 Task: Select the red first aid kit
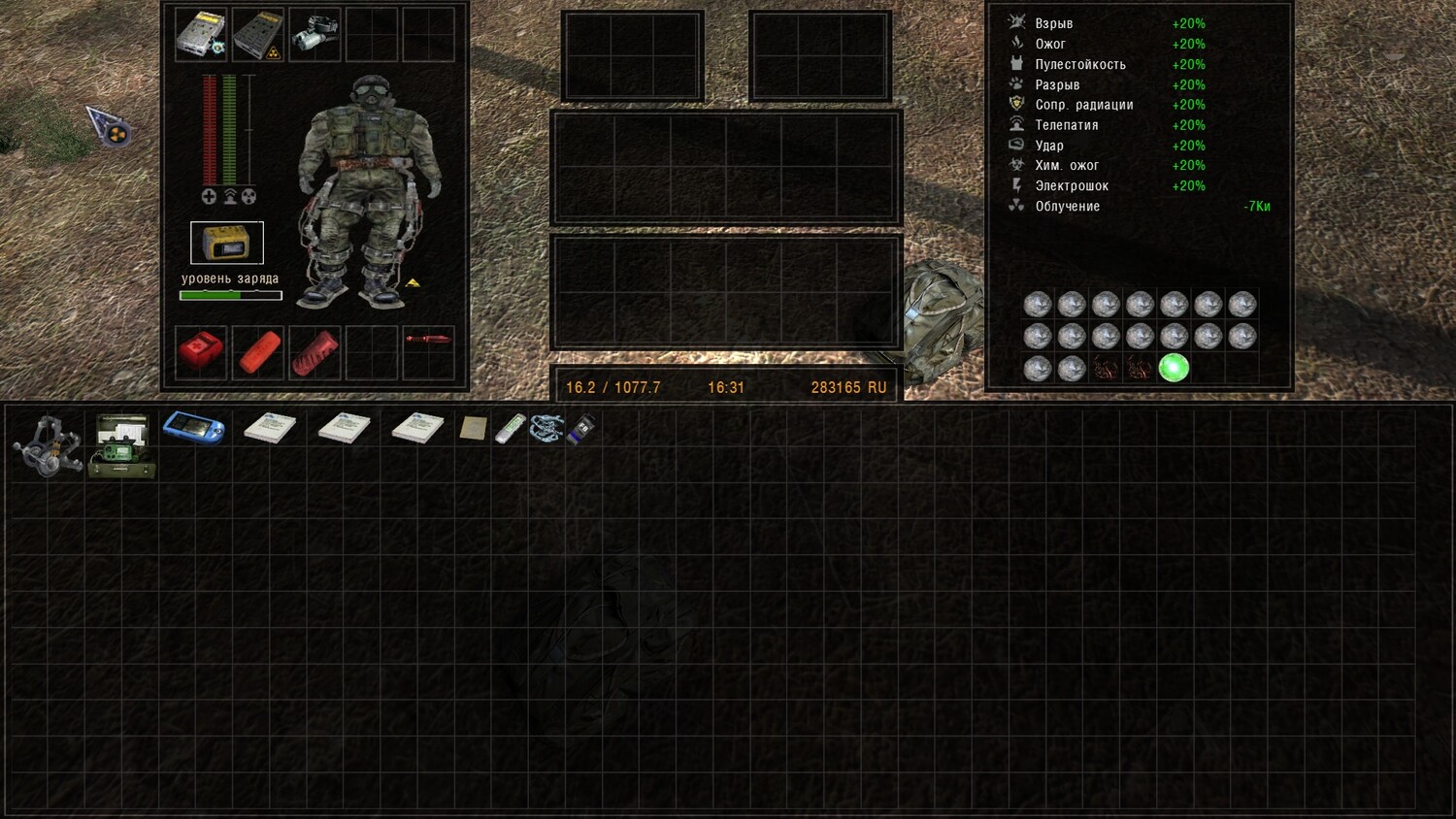[x=201, y=351]
